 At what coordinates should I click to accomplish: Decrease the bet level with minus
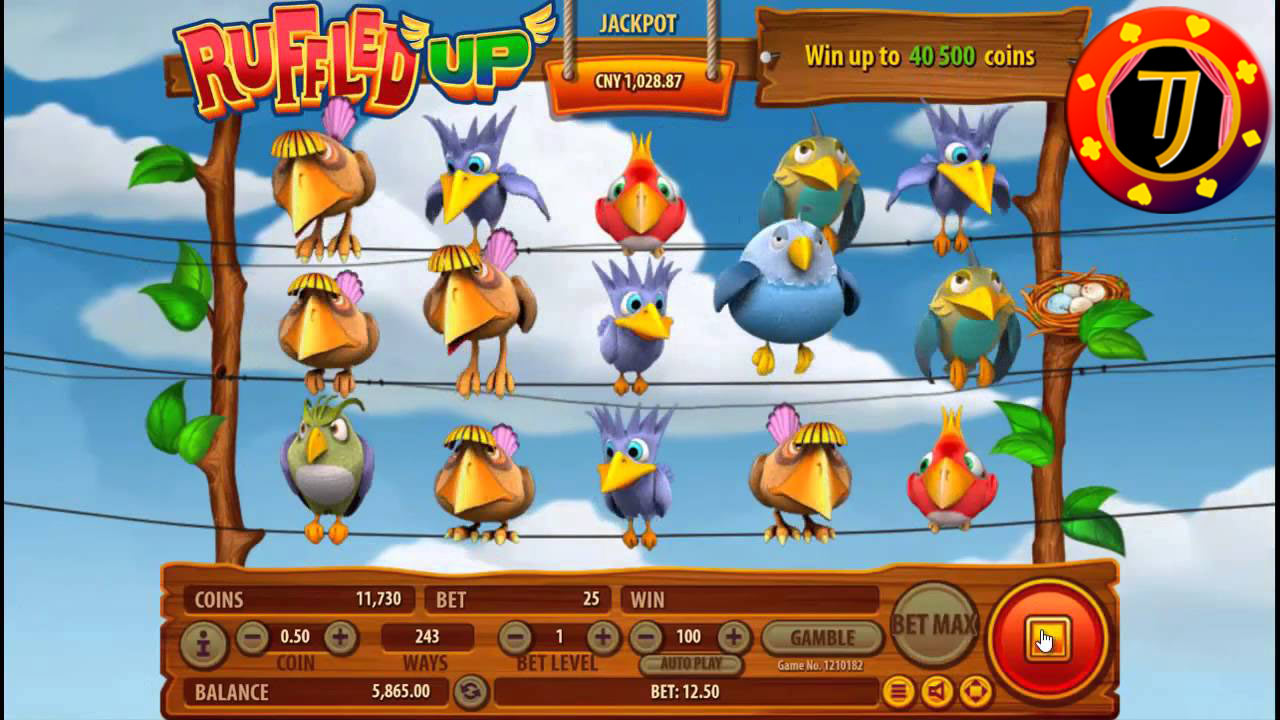pyautogui.click(x=515, y=637)
